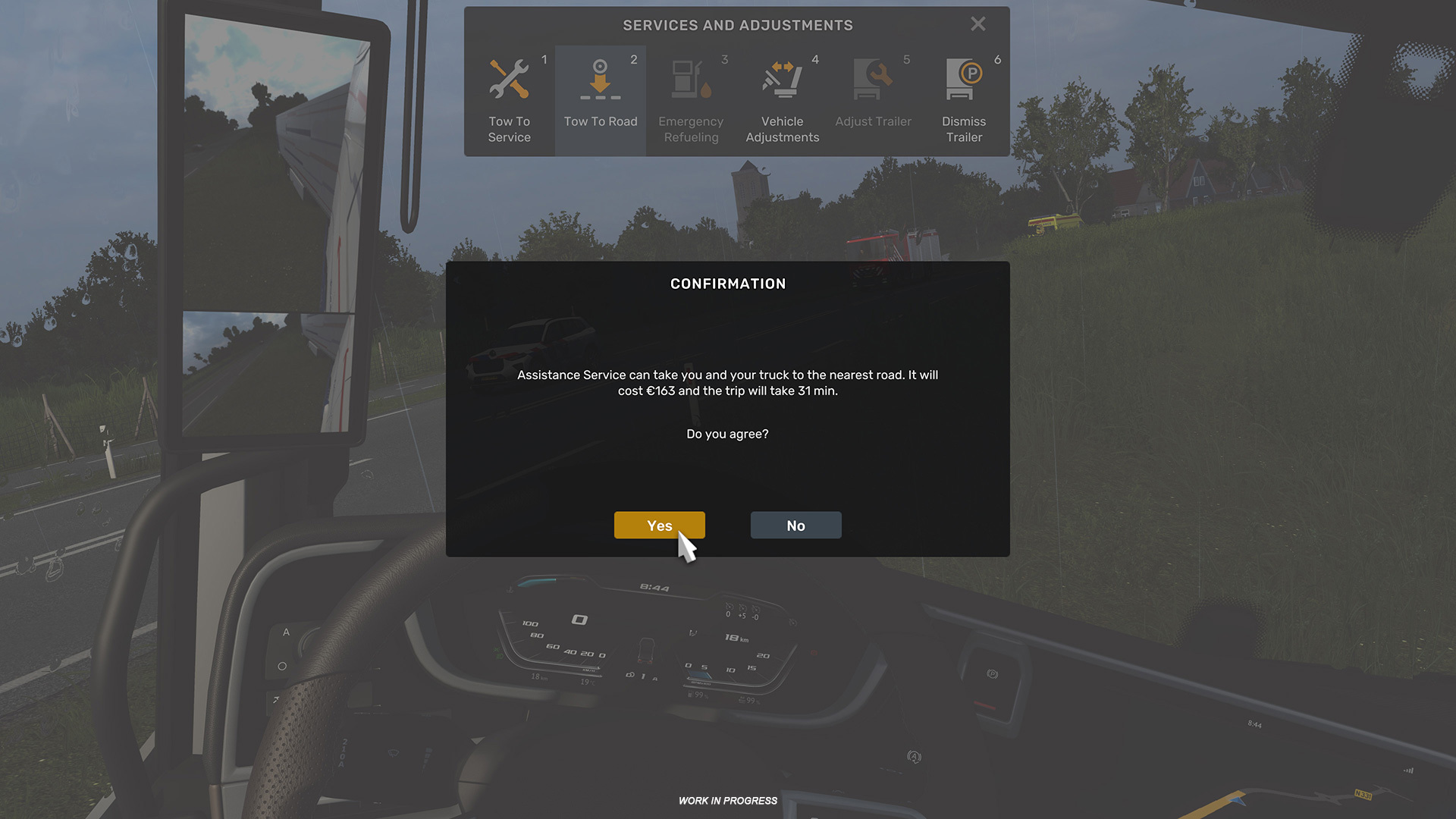Select the highlighted Tow To Road tab

click(600, 100)
